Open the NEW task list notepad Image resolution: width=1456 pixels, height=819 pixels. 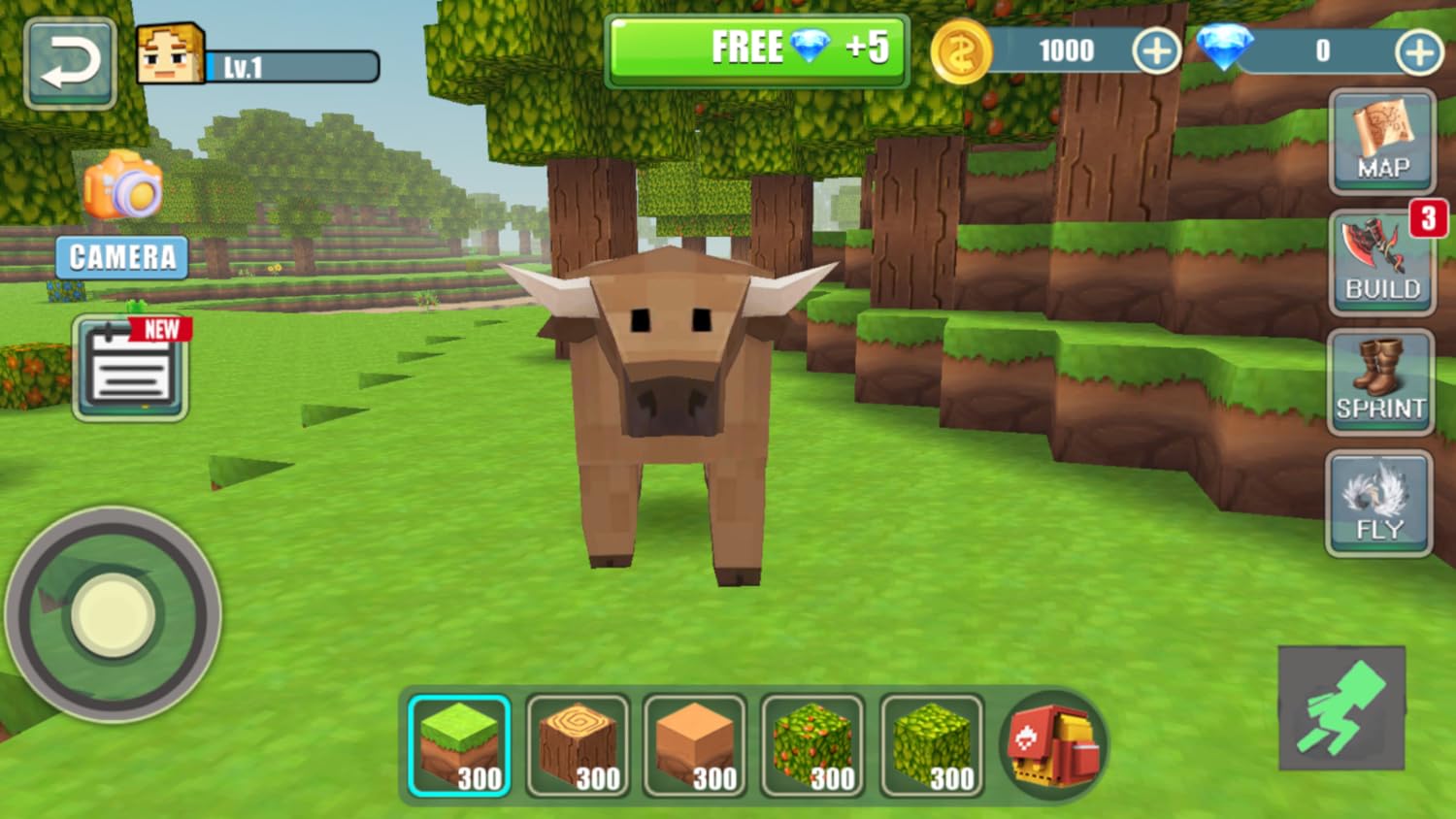131,368
